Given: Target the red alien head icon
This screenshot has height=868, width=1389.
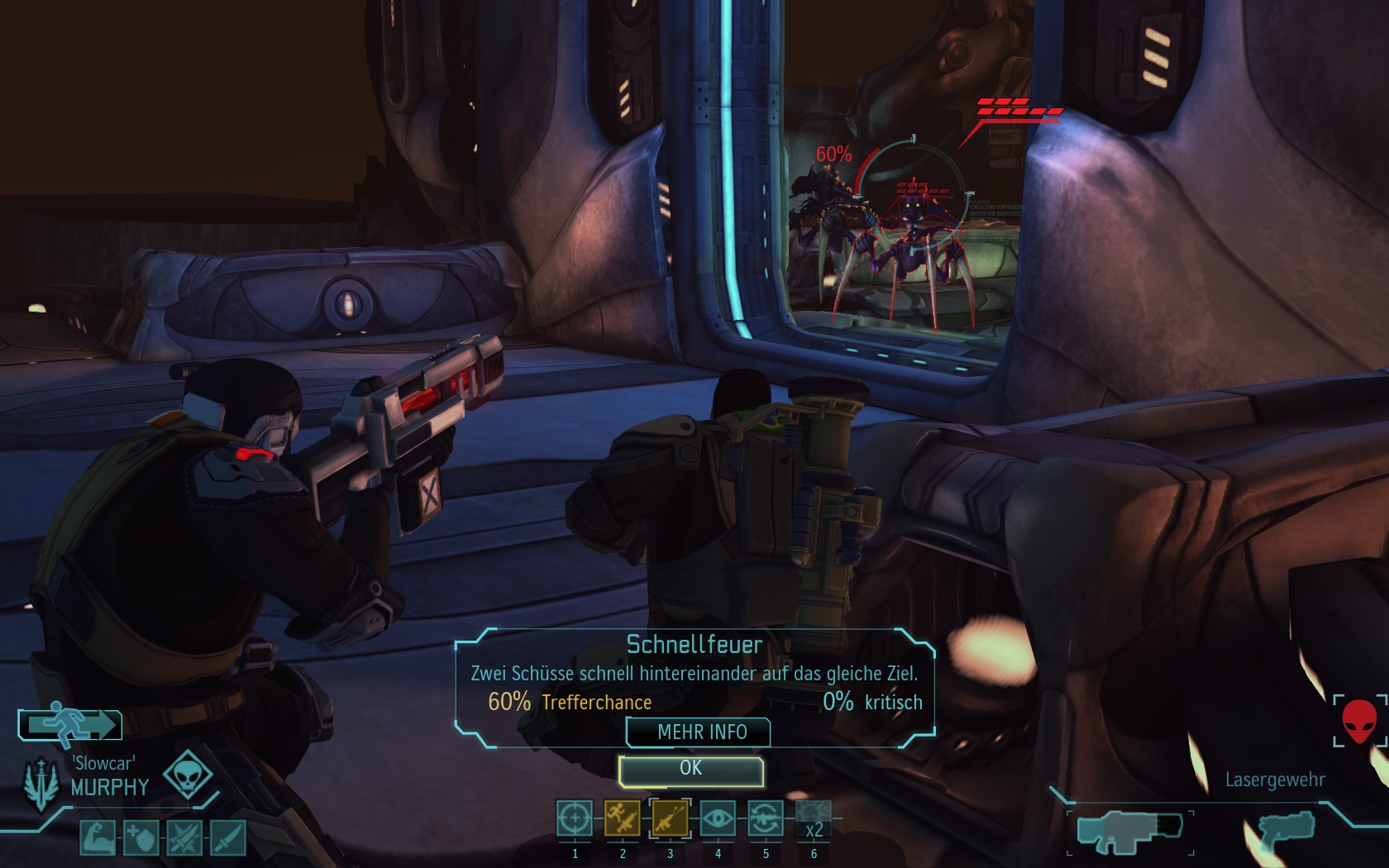Looking at the screenshot, I should click(x=1358, y=721).
